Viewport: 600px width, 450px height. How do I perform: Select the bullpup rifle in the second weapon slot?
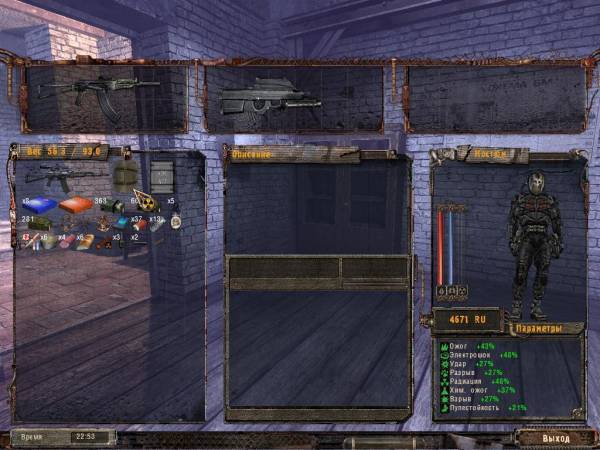coord(270,98)
